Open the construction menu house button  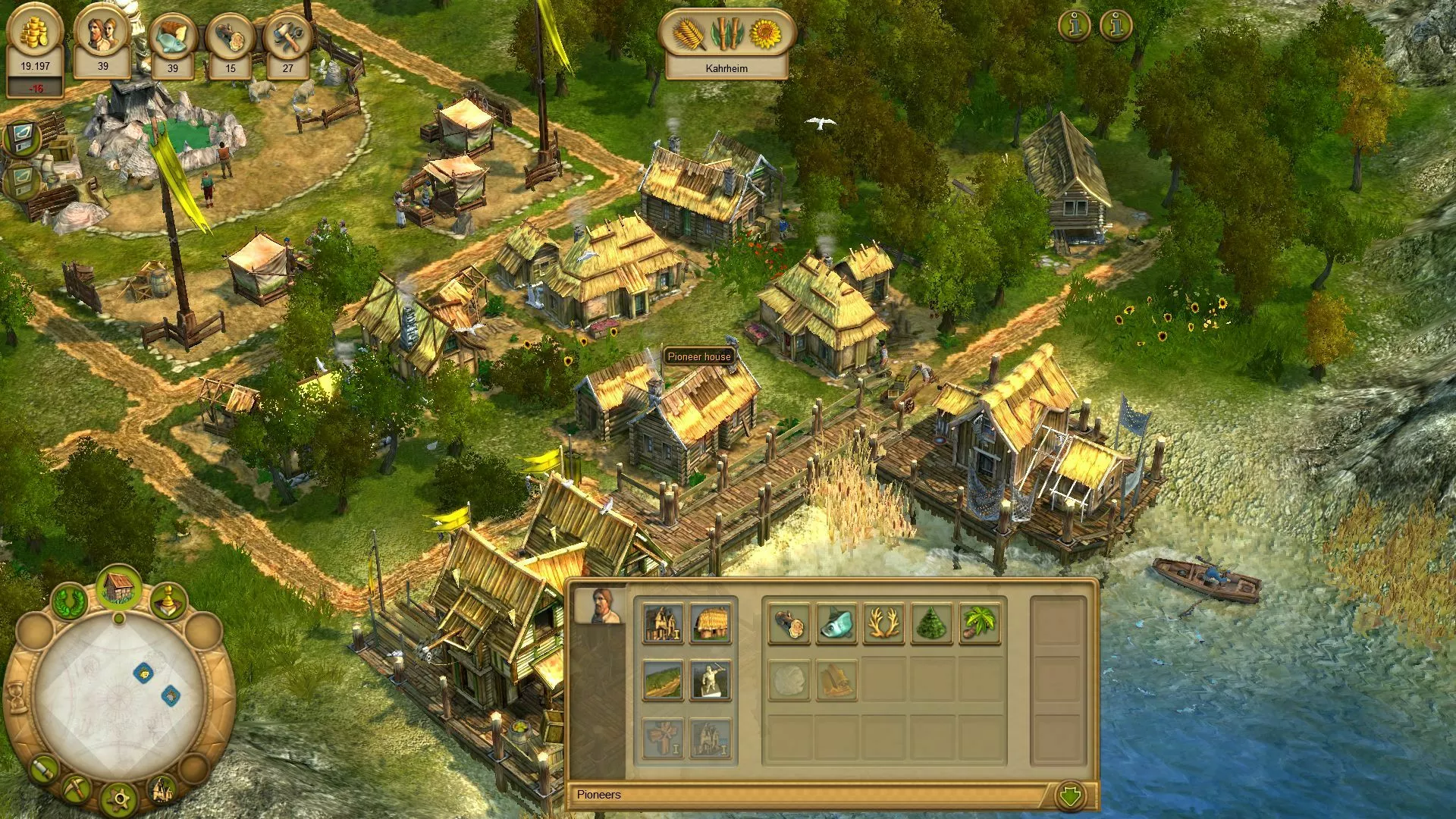click(119, 588)
